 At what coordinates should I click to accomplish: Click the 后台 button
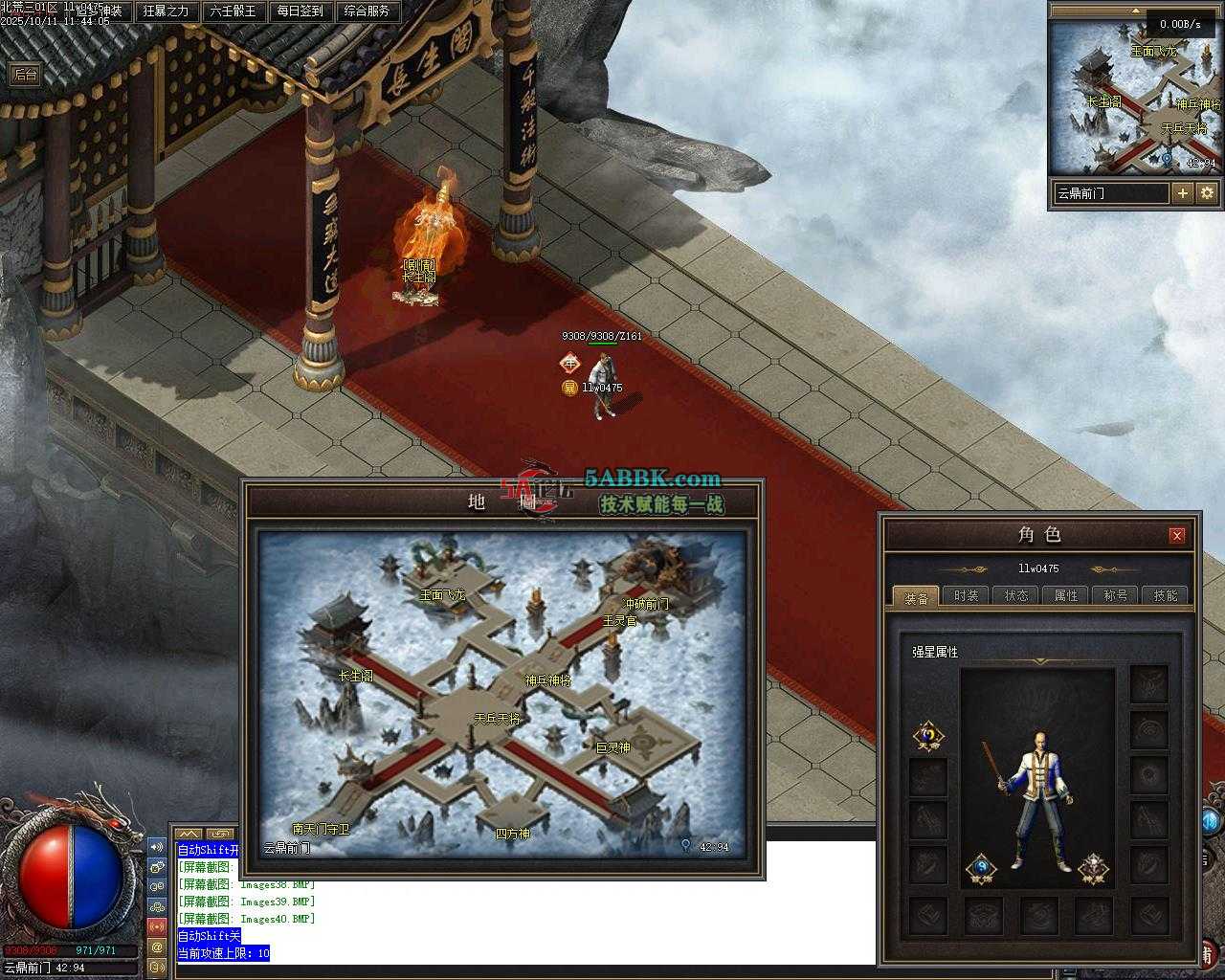26,75
